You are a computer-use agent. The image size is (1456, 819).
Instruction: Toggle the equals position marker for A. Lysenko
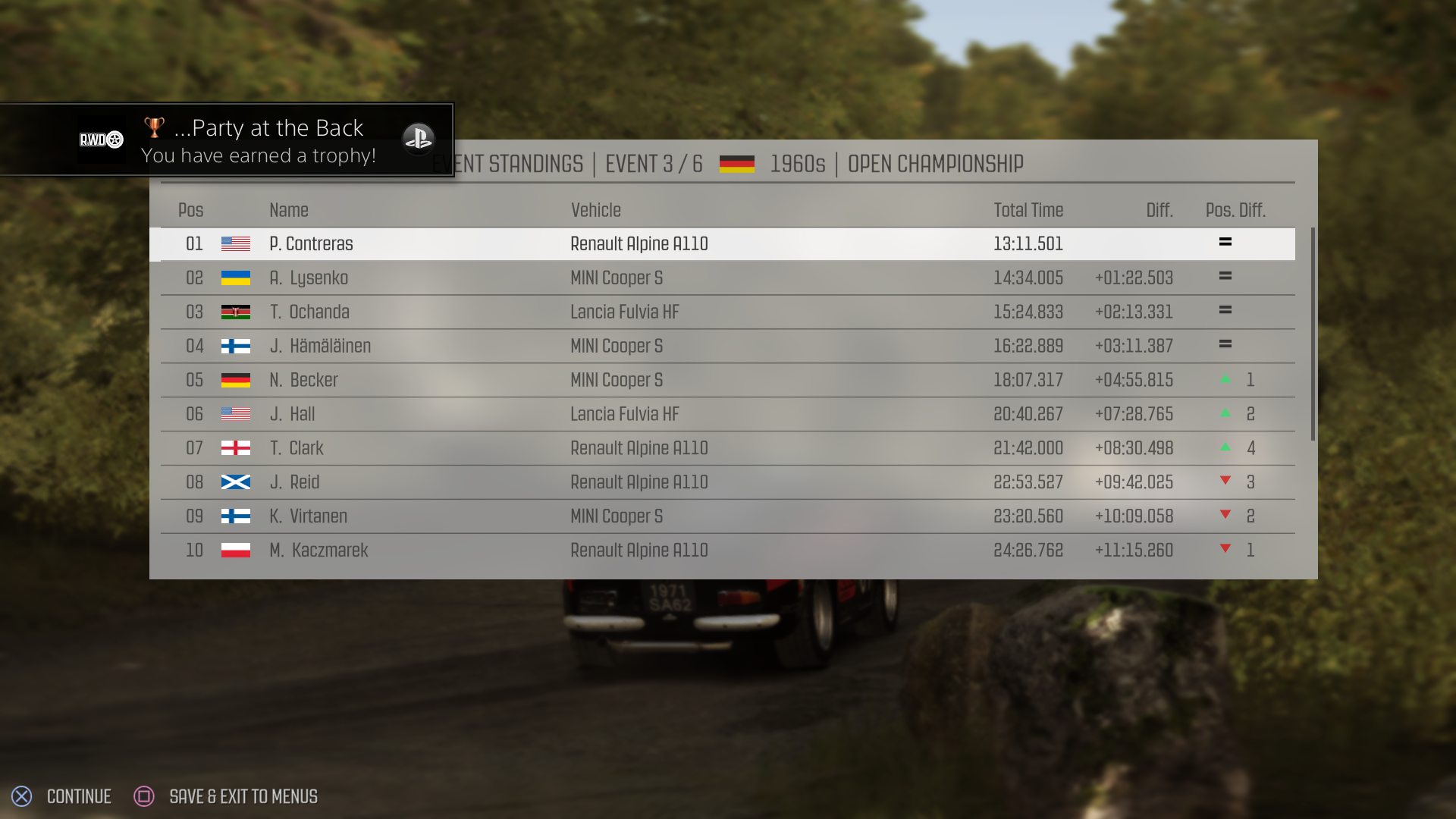tap(1226, 275)
